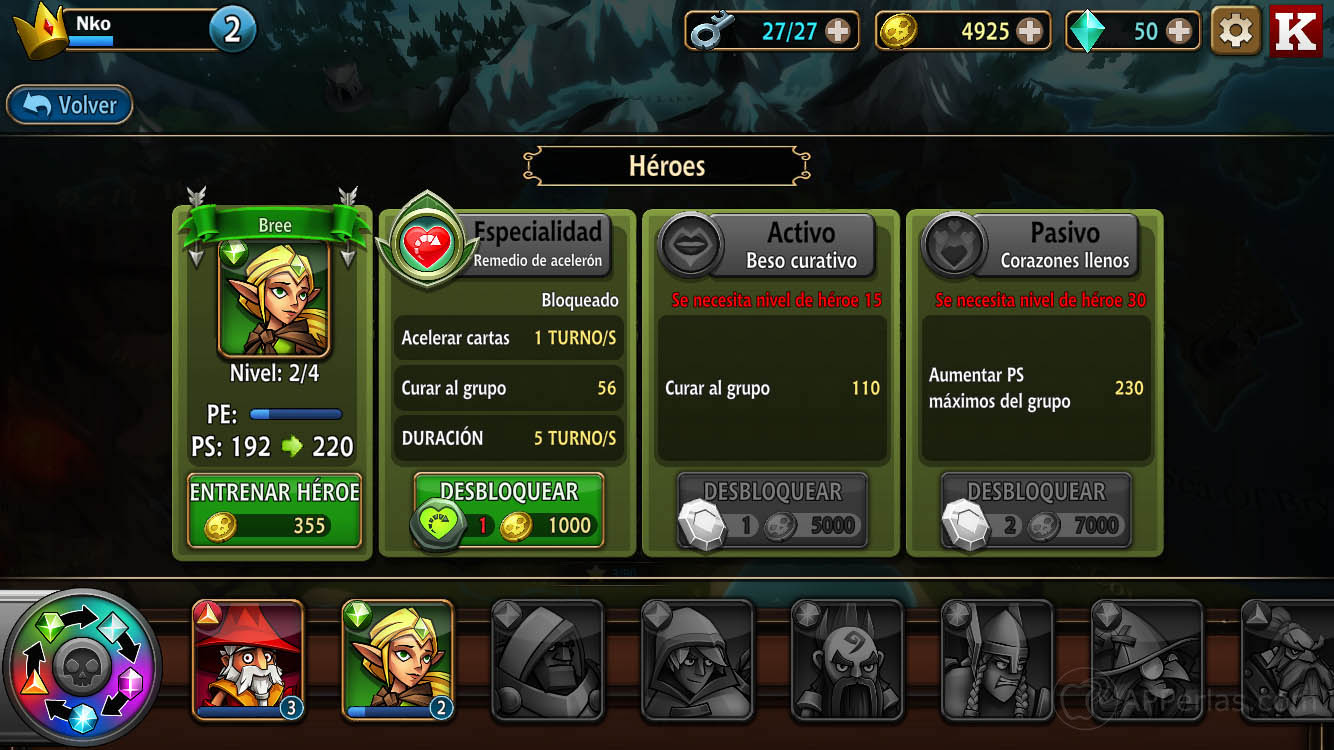Open the player profile crown icon
1334x750 pixels.
[40, 30]
